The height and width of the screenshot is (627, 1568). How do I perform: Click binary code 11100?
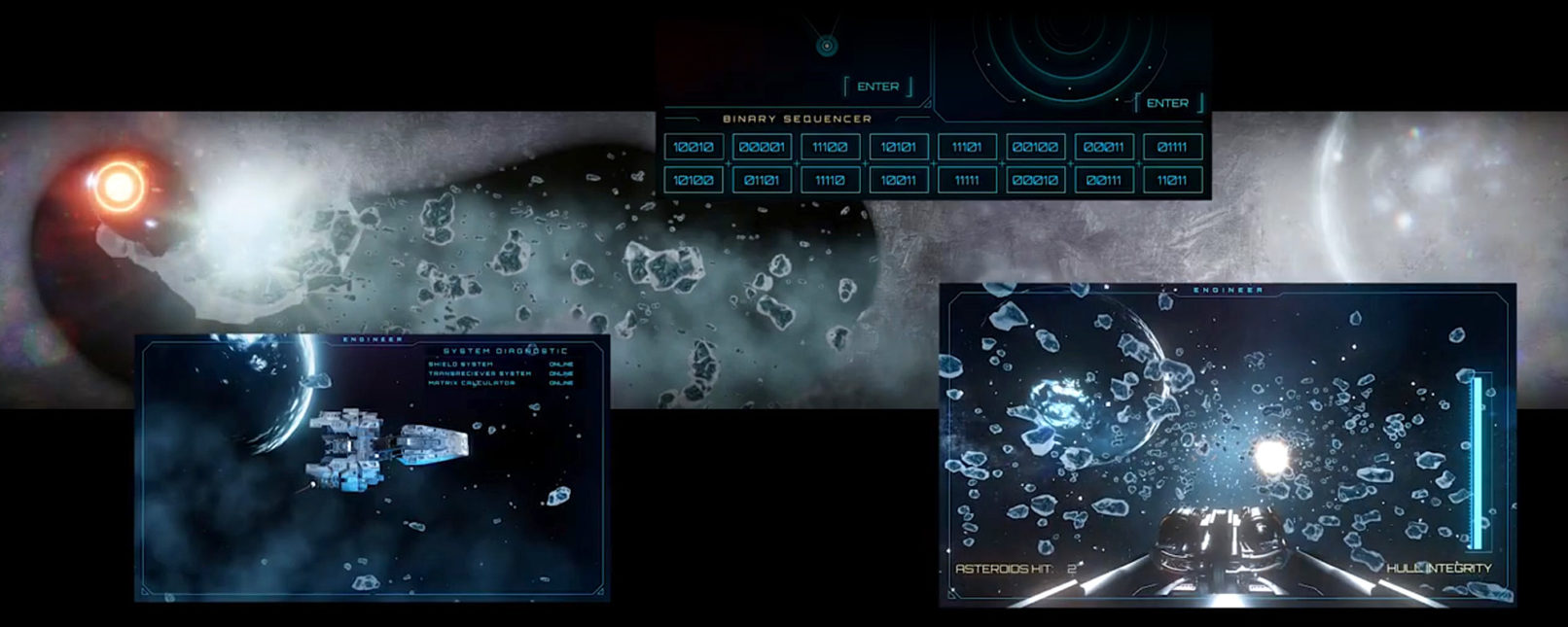click(x=830, y=147)
